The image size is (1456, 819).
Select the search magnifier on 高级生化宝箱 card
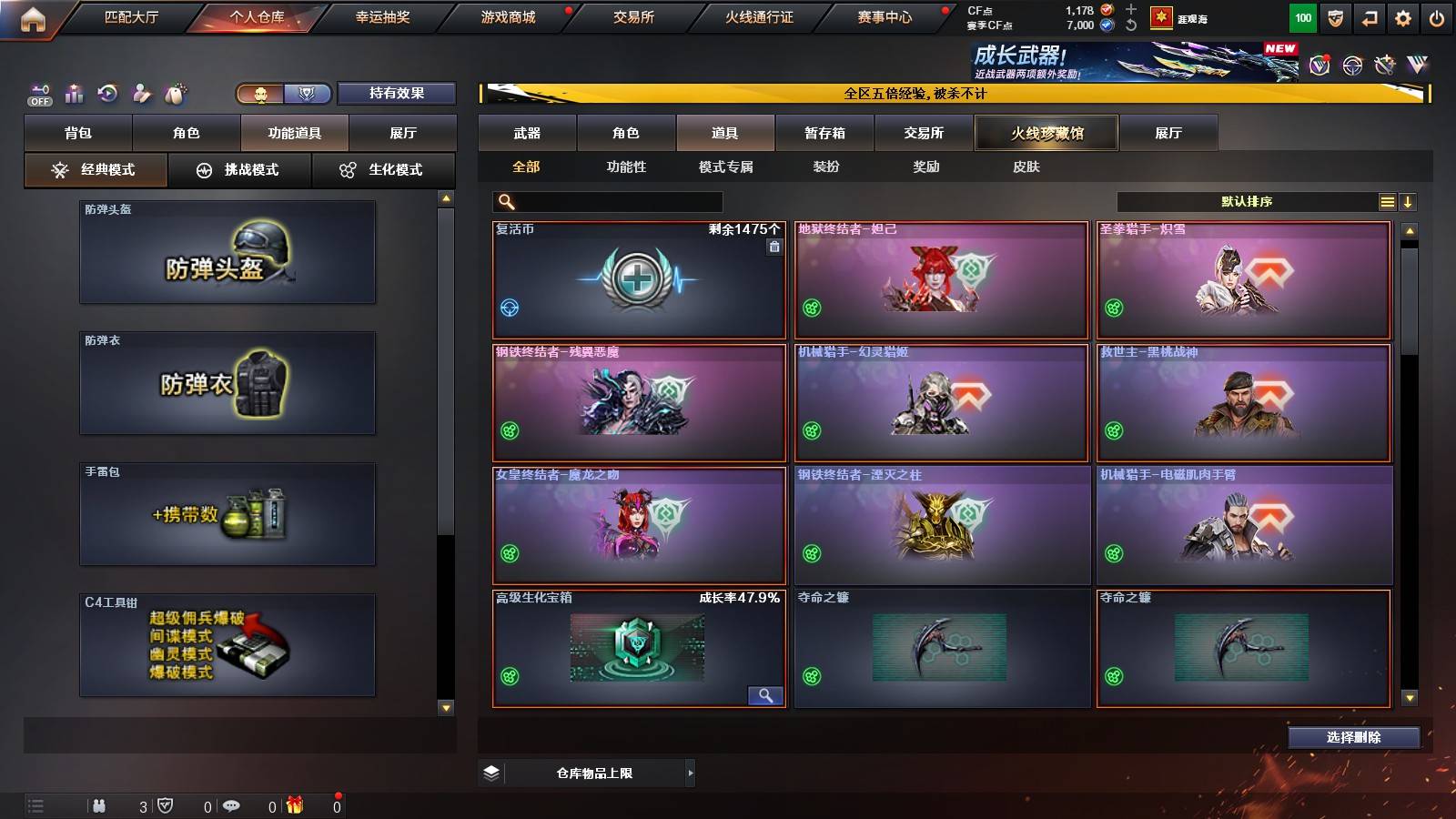(x=765, y=695)
